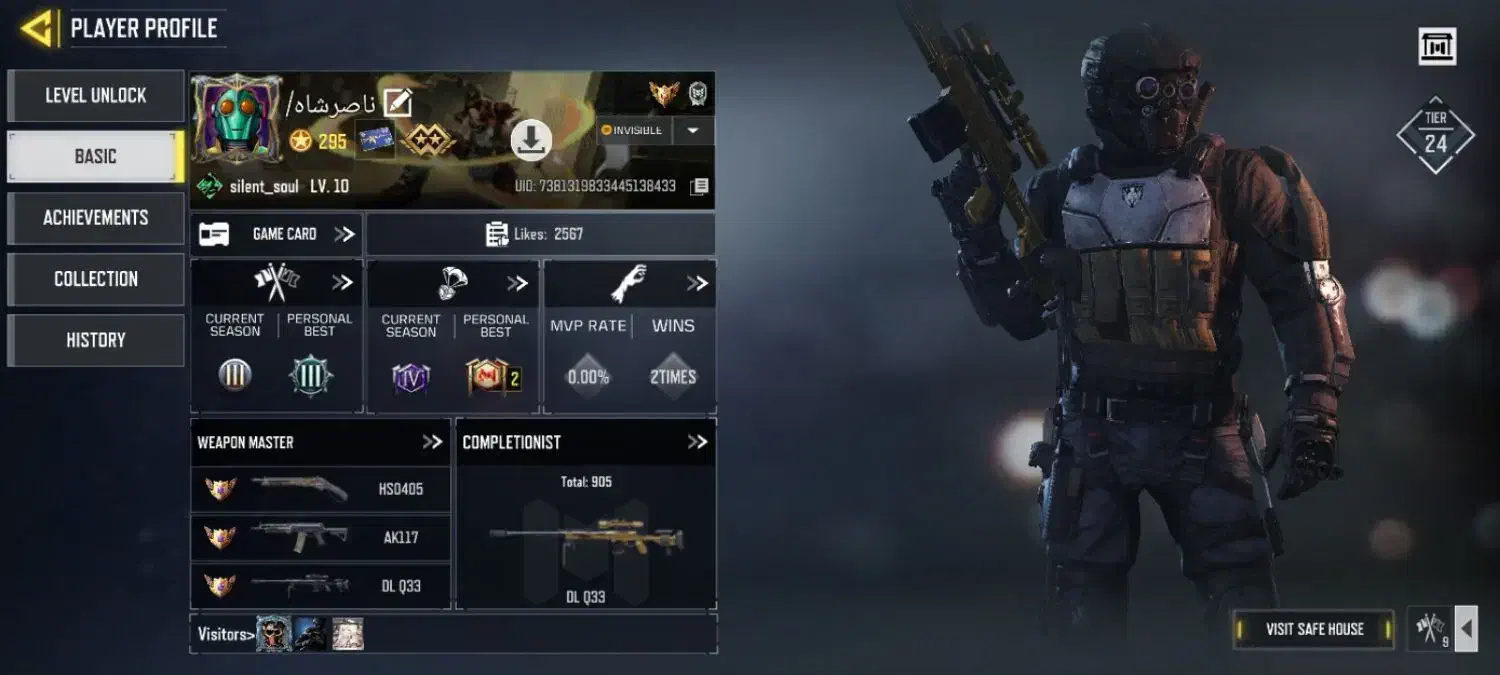Show the History tab
Image resolution: width=1500 pixels, height=675 pixels.
tap(96, 340)
